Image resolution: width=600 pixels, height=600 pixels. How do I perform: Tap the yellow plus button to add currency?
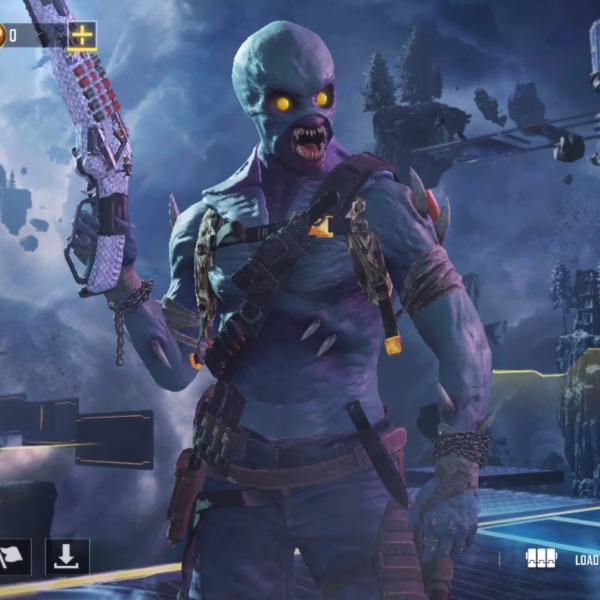pos(82,36)
